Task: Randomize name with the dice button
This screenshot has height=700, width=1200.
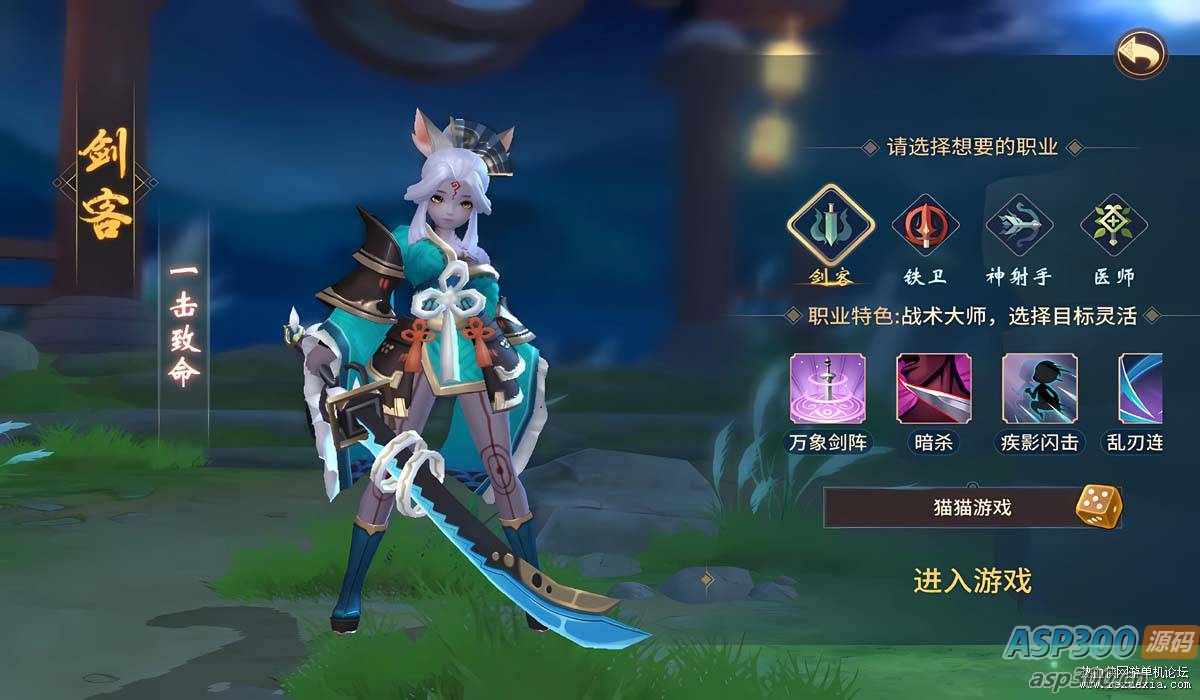Action: pos(1096,506)
